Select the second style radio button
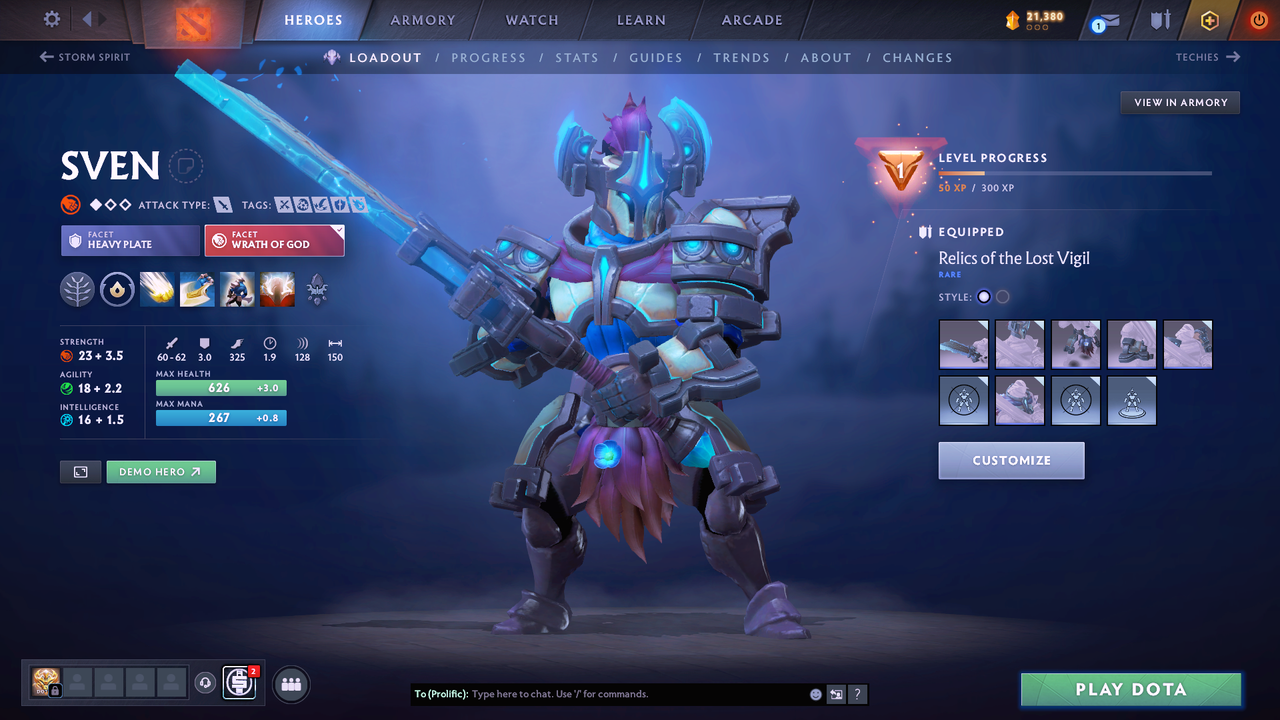1280x720 pixels. coord(1001,297)
